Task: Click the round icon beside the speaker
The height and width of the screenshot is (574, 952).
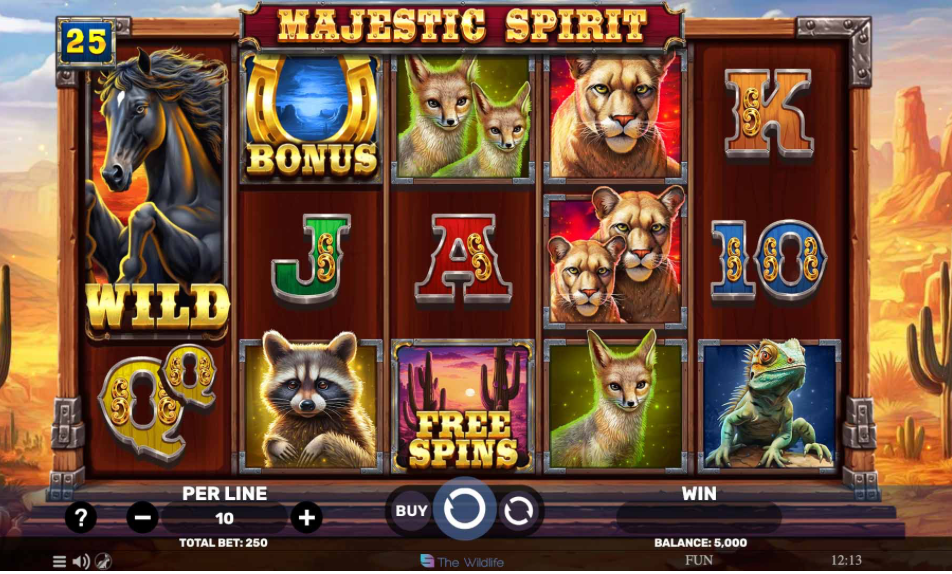Action: click(103, 562)
